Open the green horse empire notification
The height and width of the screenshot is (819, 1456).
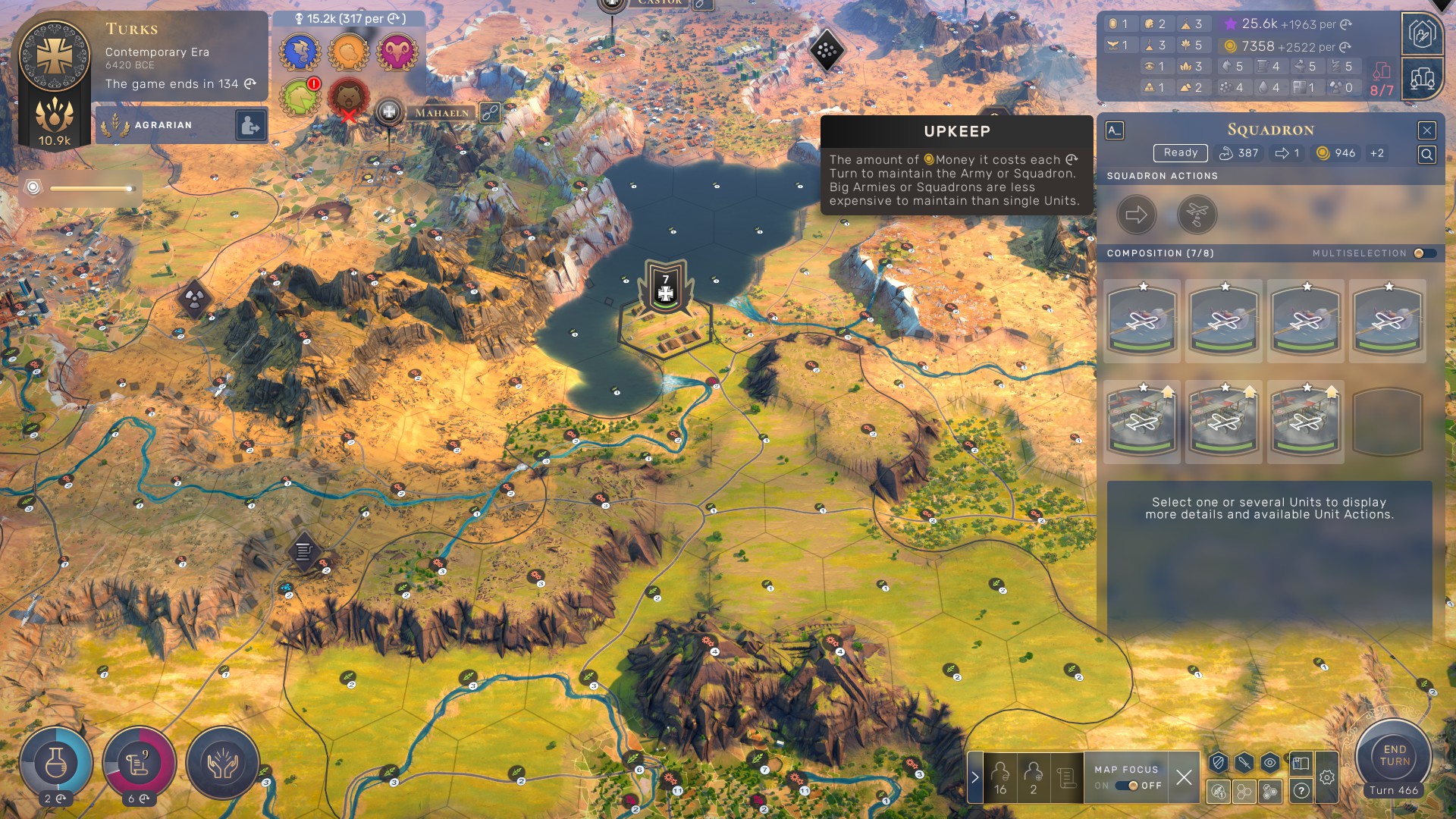(x=300, y=97)
